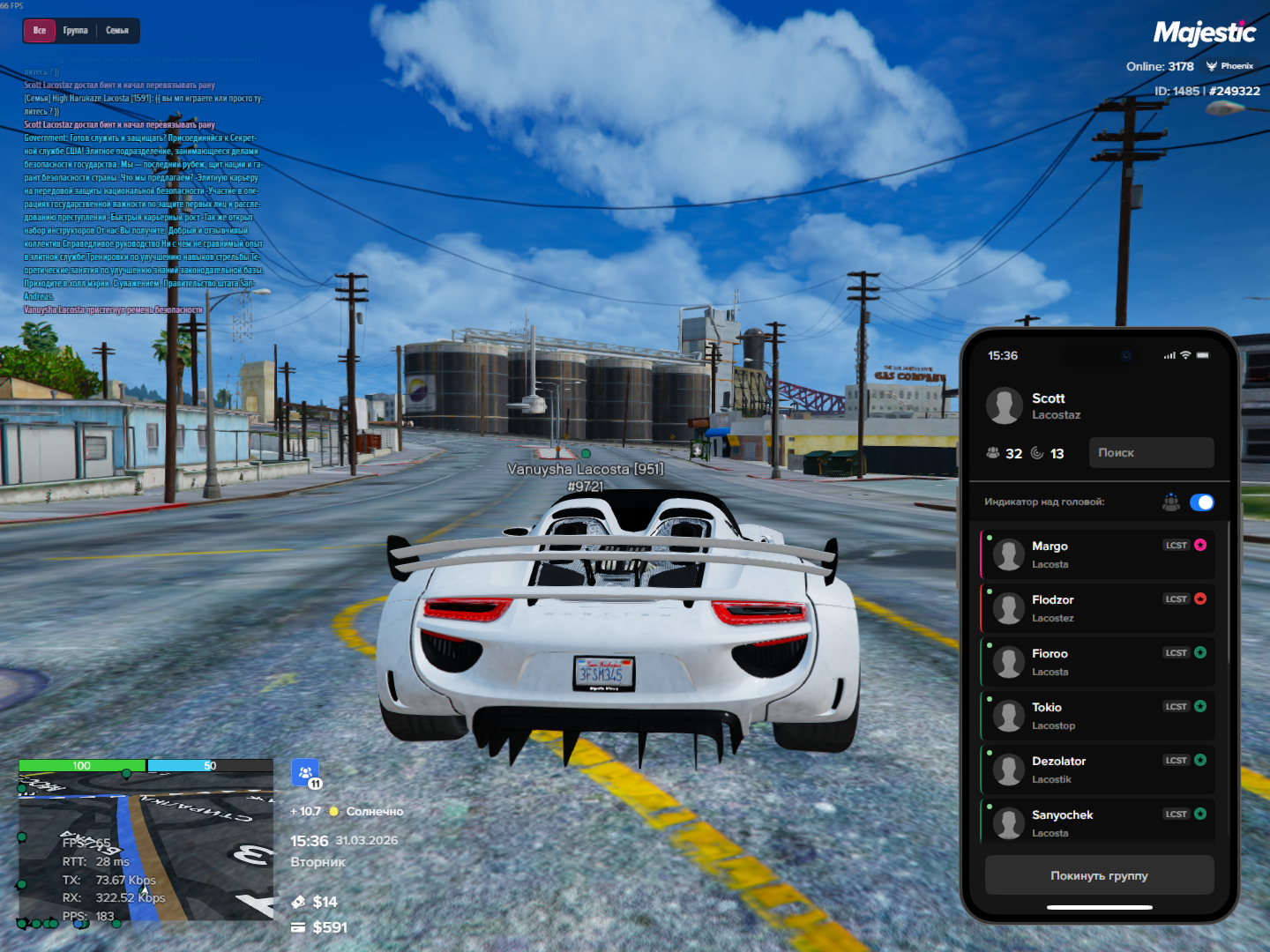Leave group via "Покинуть группу" button
This screenshot has width=1270, height=952.
tap(1099, 876)
